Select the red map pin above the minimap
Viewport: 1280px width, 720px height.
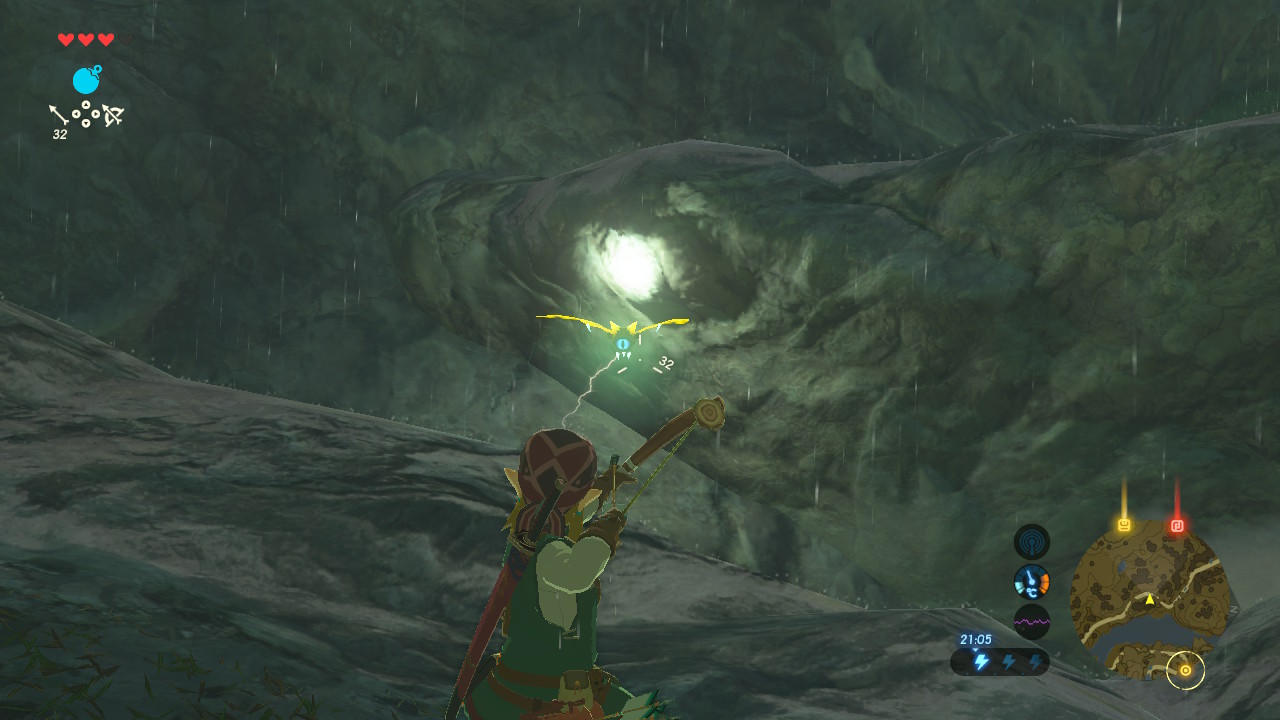[1177, 524]
